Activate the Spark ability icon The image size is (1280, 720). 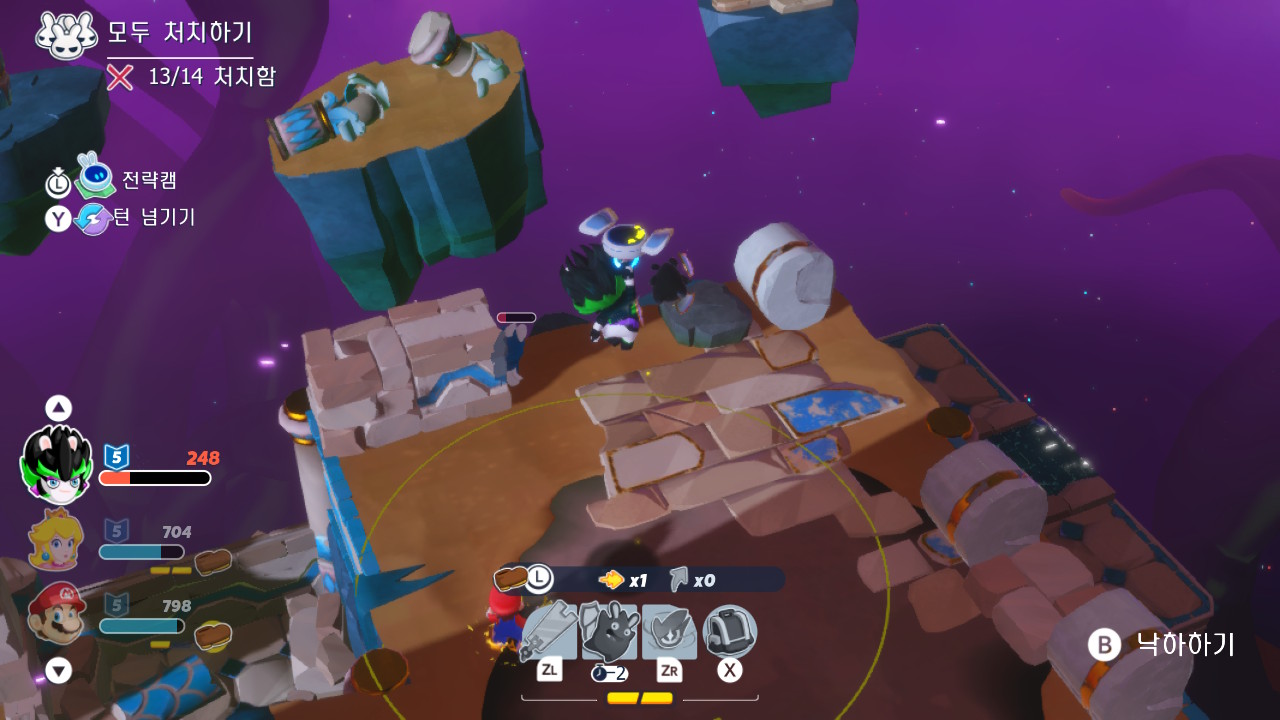coord(669,630)
